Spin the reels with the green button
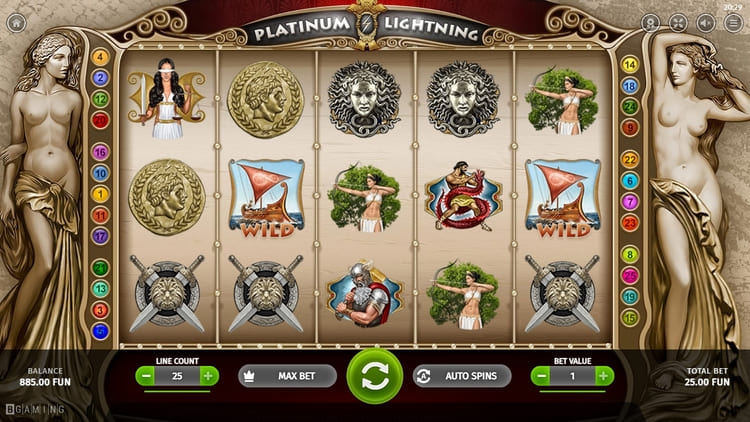 pyautogui.click(x=374, y=376)
